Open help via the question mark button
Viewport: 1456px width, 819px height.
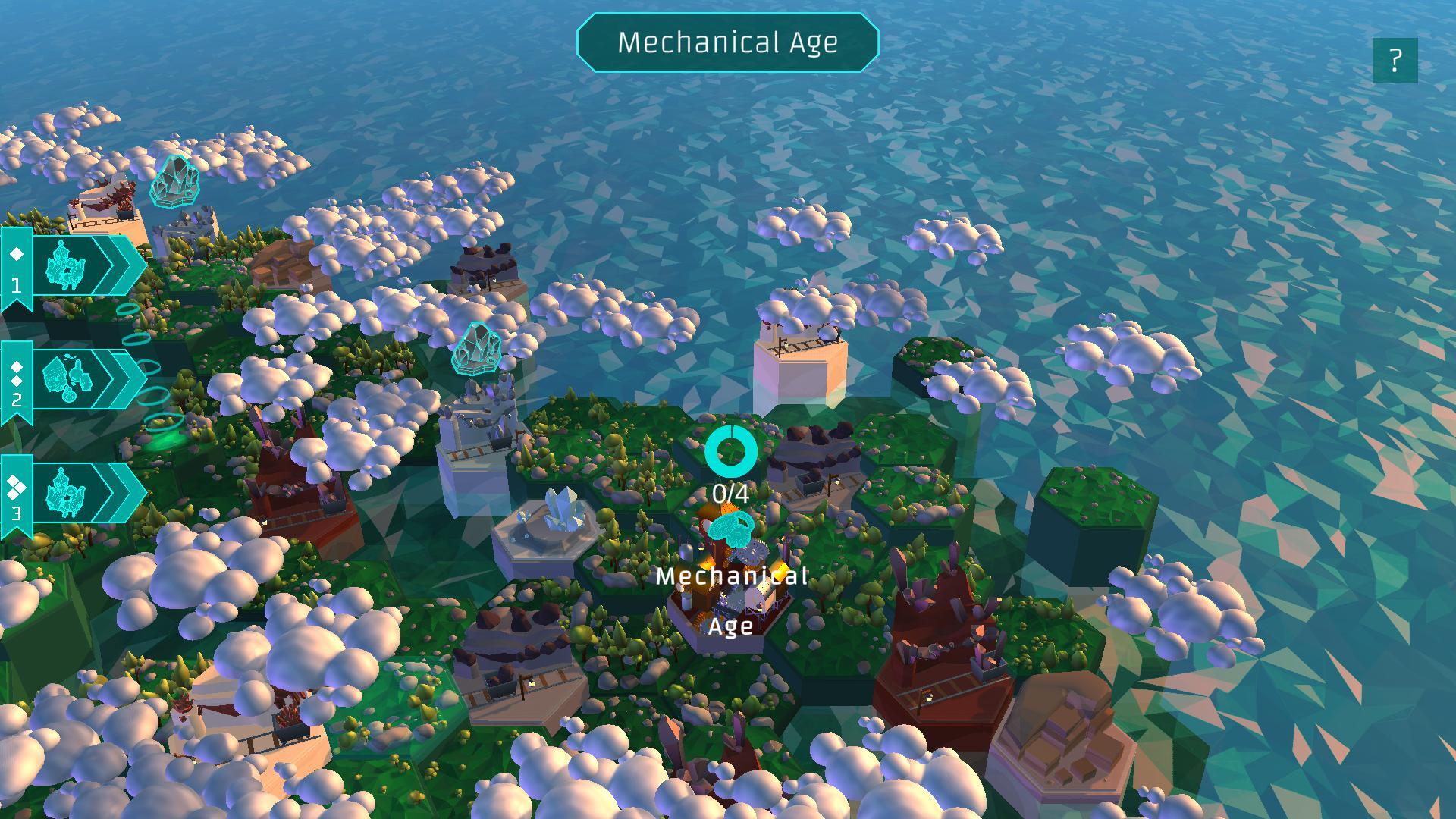tap(1395, 59)
